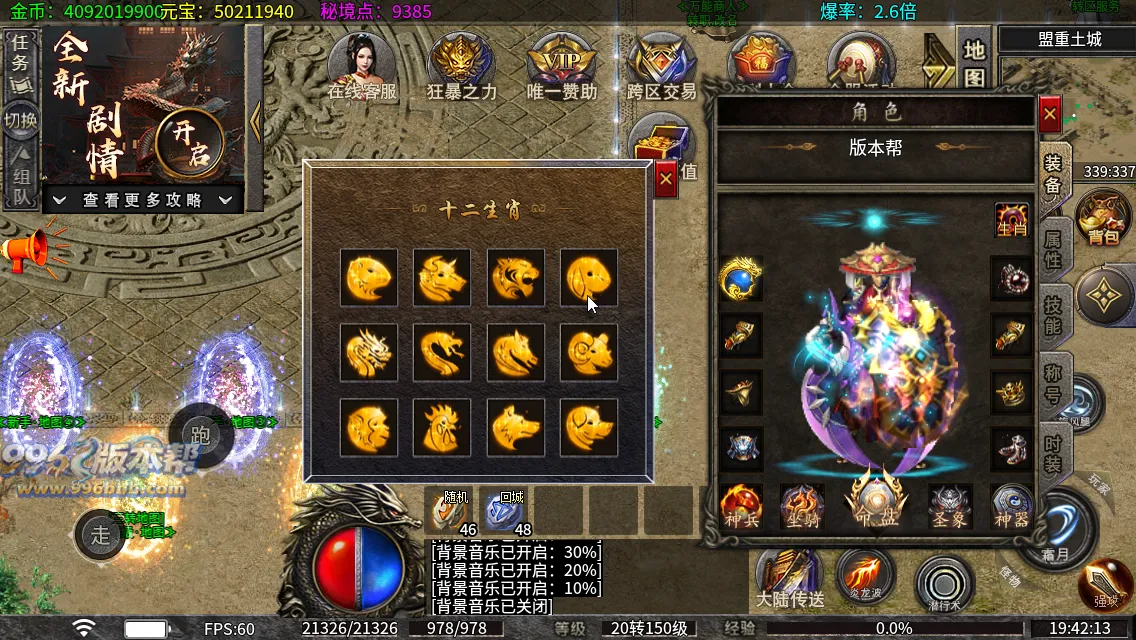Close the 十二生肖 zodiac window
Screen dimensions: 1136x640
666,180
